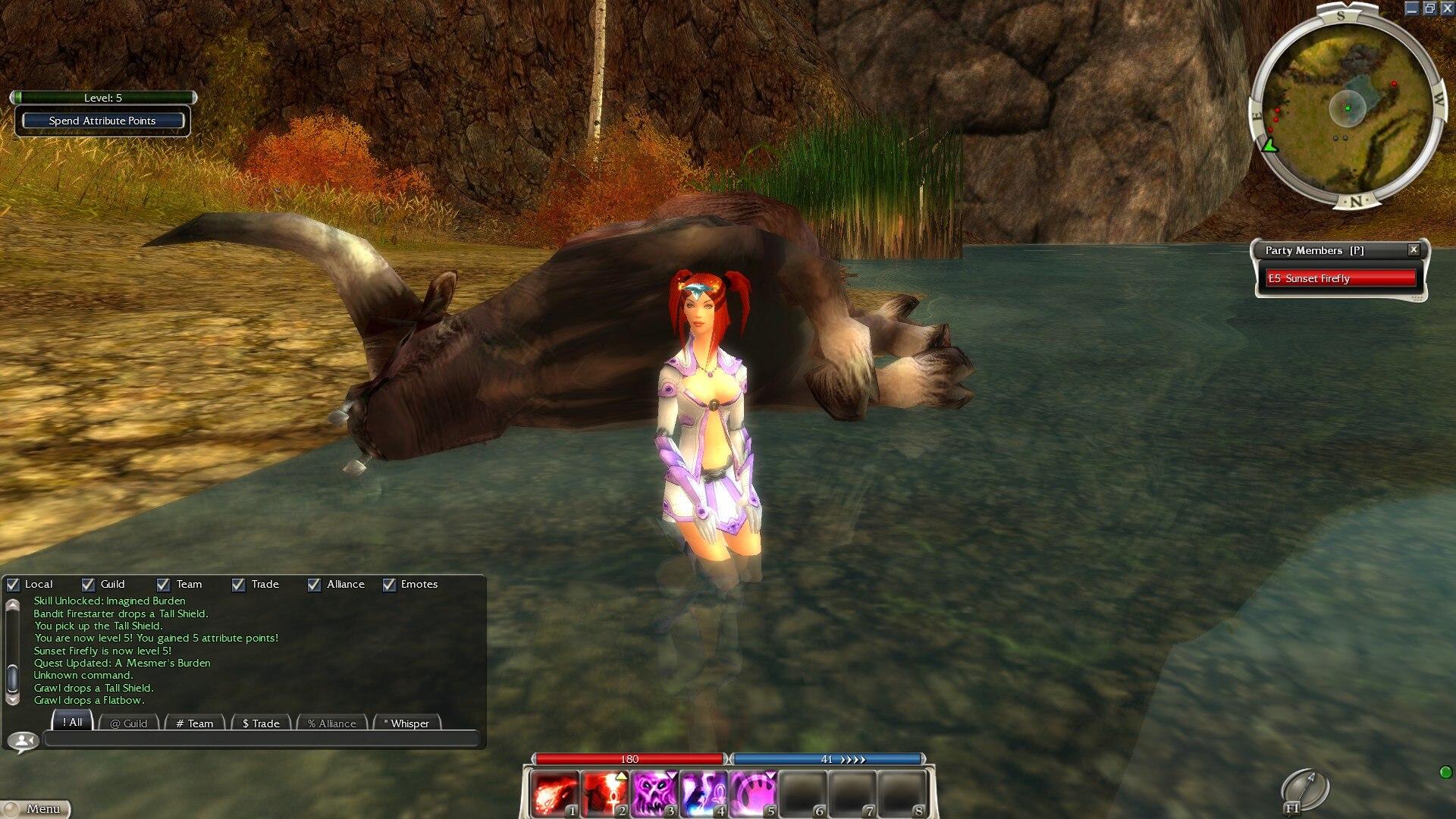
Task: Click the compass minimap
Action: click(x=1348, y=108)
